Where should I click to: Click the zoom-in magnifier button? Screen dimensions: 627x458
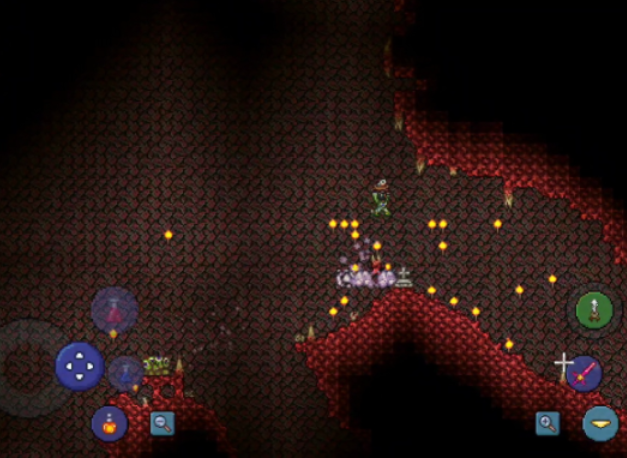coord(547,423)
